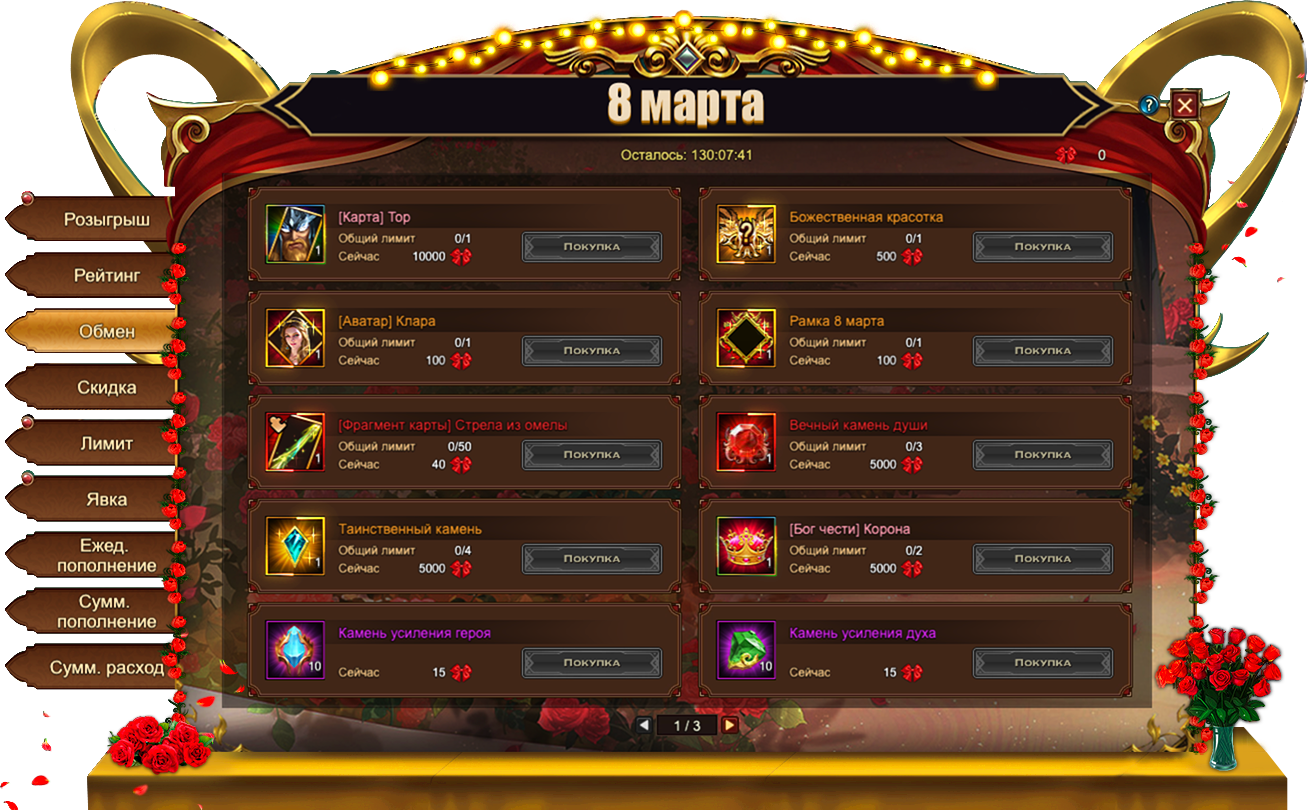Purchase the Таинственный камень
The height and width of the screenshot is (810, 1308).
click(592, 559)
